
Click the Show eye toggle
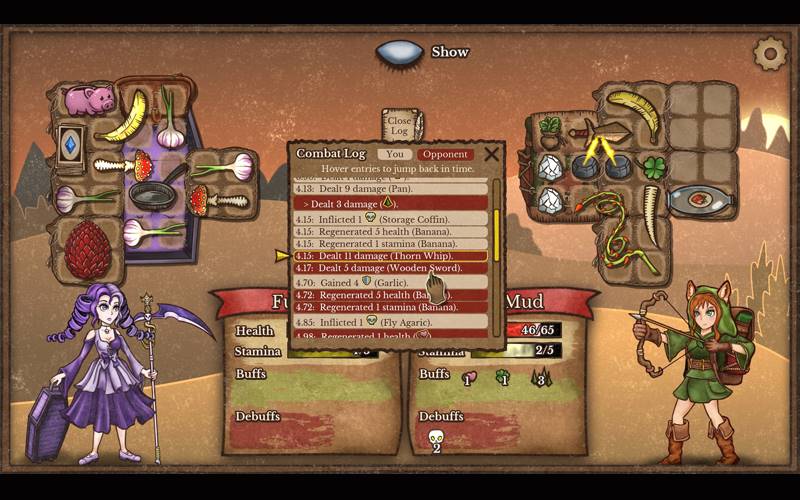[x=400, y=52]
